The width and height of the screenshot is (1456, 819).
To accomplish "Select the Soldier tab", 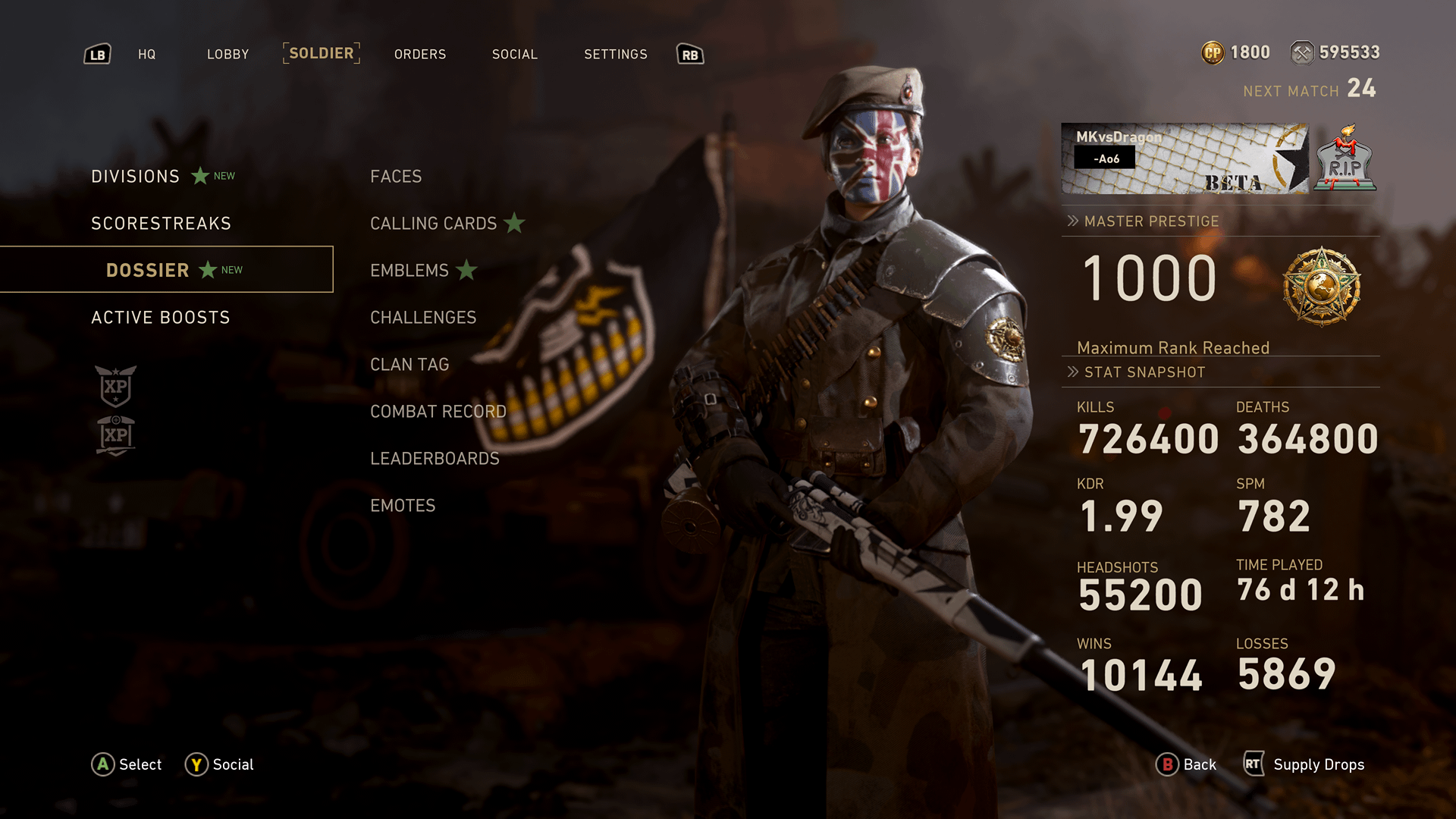I will (x=322, y=54).
